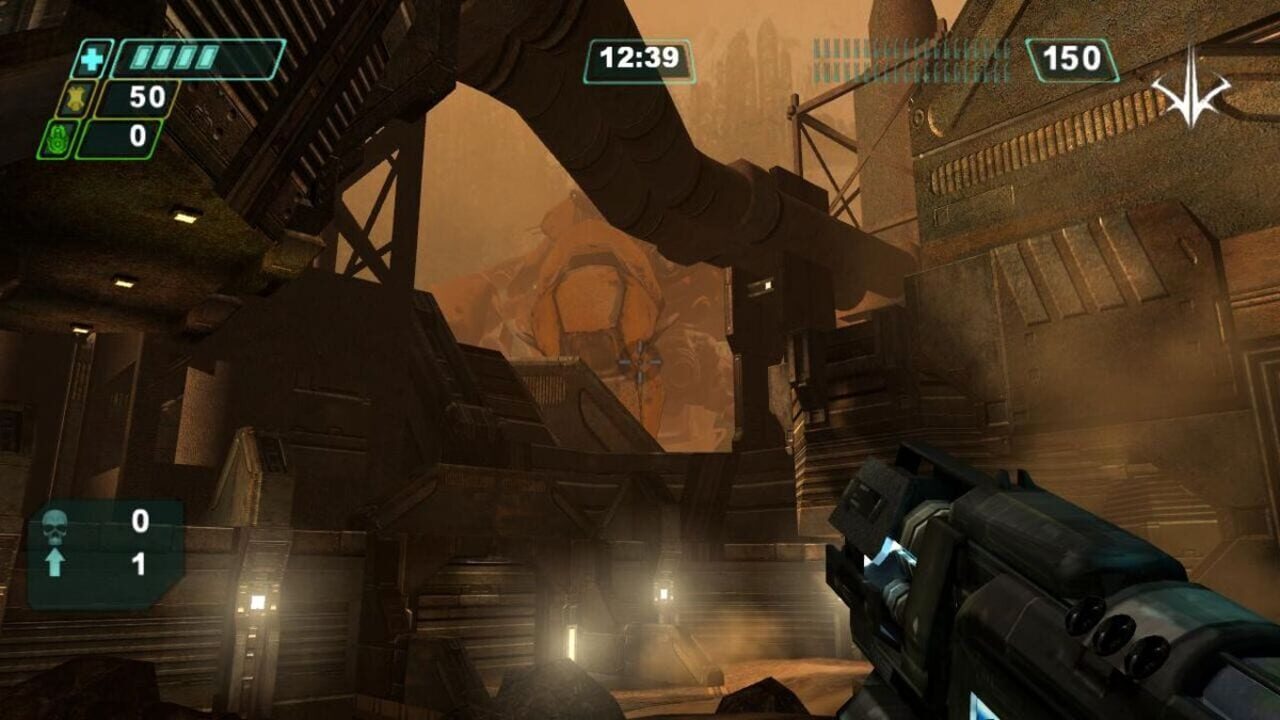Click the upward arrow icon
The image size is (1280, 720).
[55, 564]
